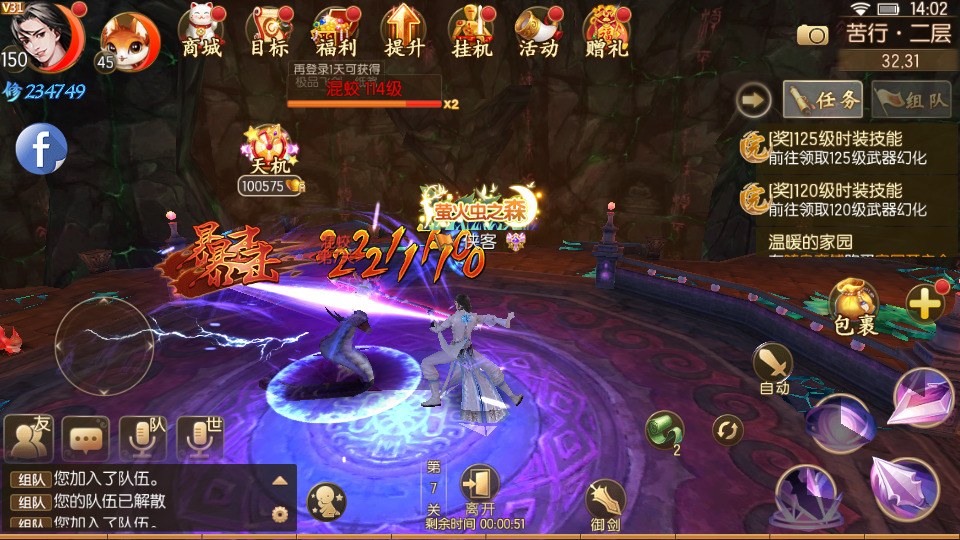Open the 商城 shop menu
Image resolution: width=960 pixels, height=540 pixels.
(202, 31)
